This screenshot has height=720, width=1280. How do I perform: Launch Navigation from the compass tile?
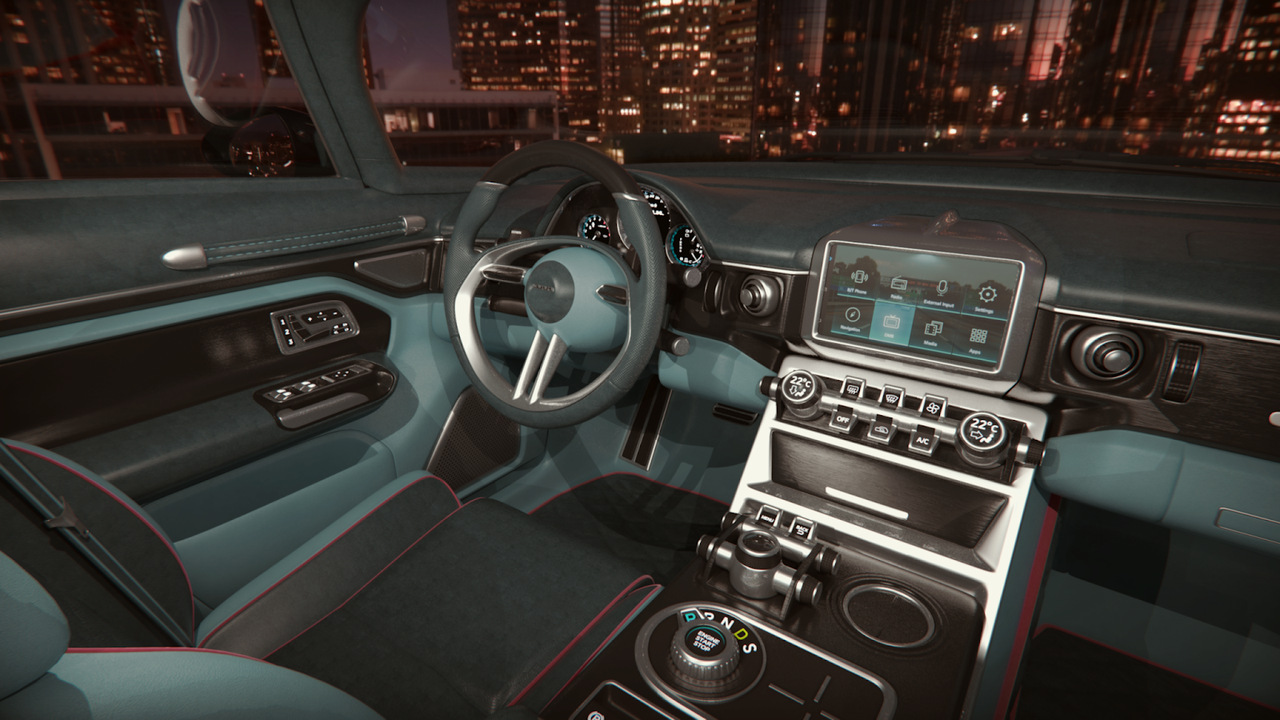[852, 319]
